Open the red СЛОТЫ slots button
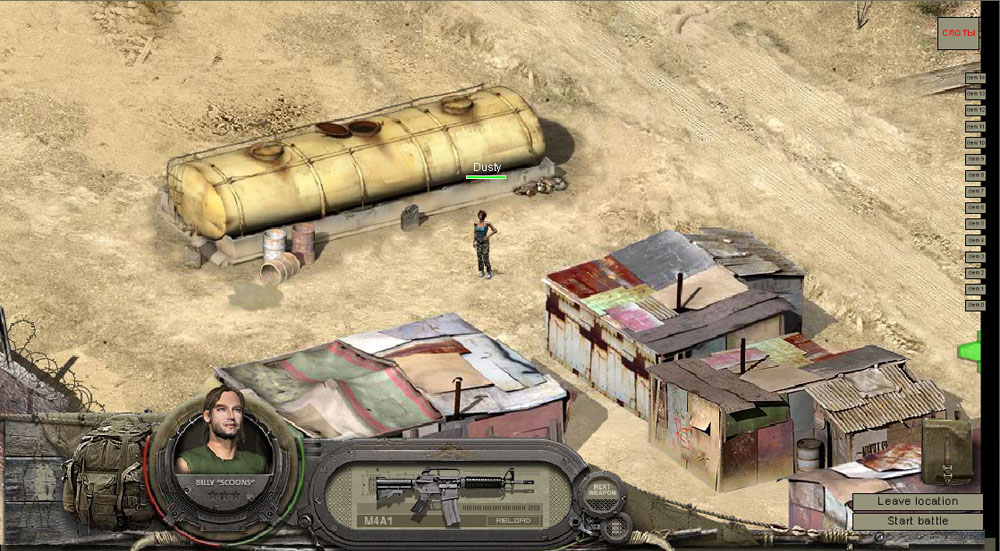 [x=958, y=33]
